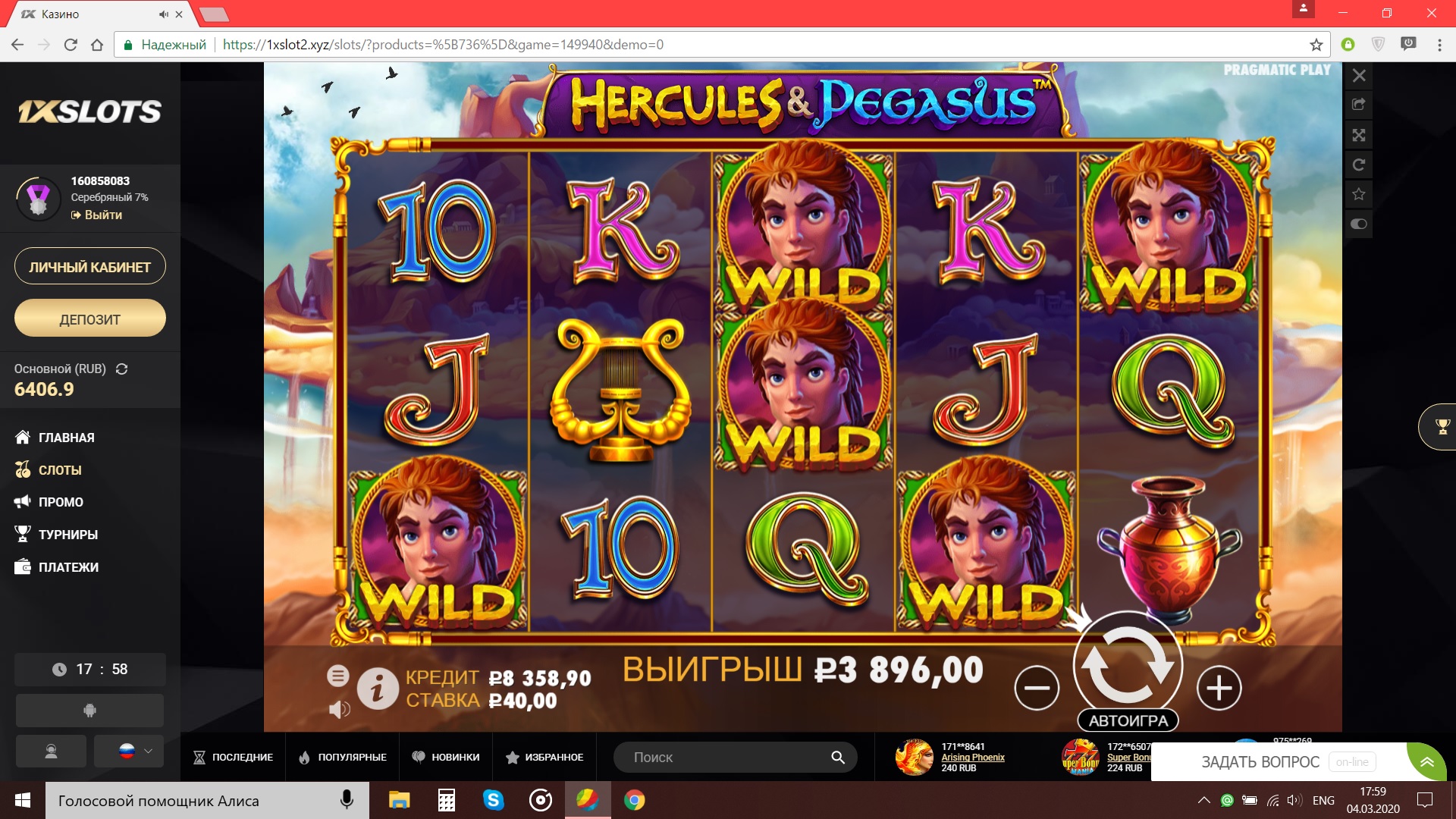Image resolution: width=1456 pixels, height=819 pixels.
Task: Open the АВТОИГРА autoplay options
Action: [x=1128, y=720]
